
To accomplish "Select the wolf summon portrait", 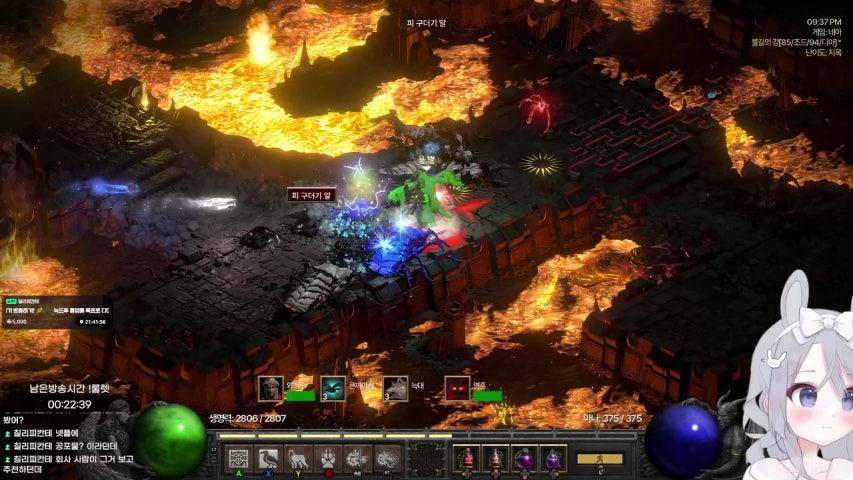I will (395, 388).
